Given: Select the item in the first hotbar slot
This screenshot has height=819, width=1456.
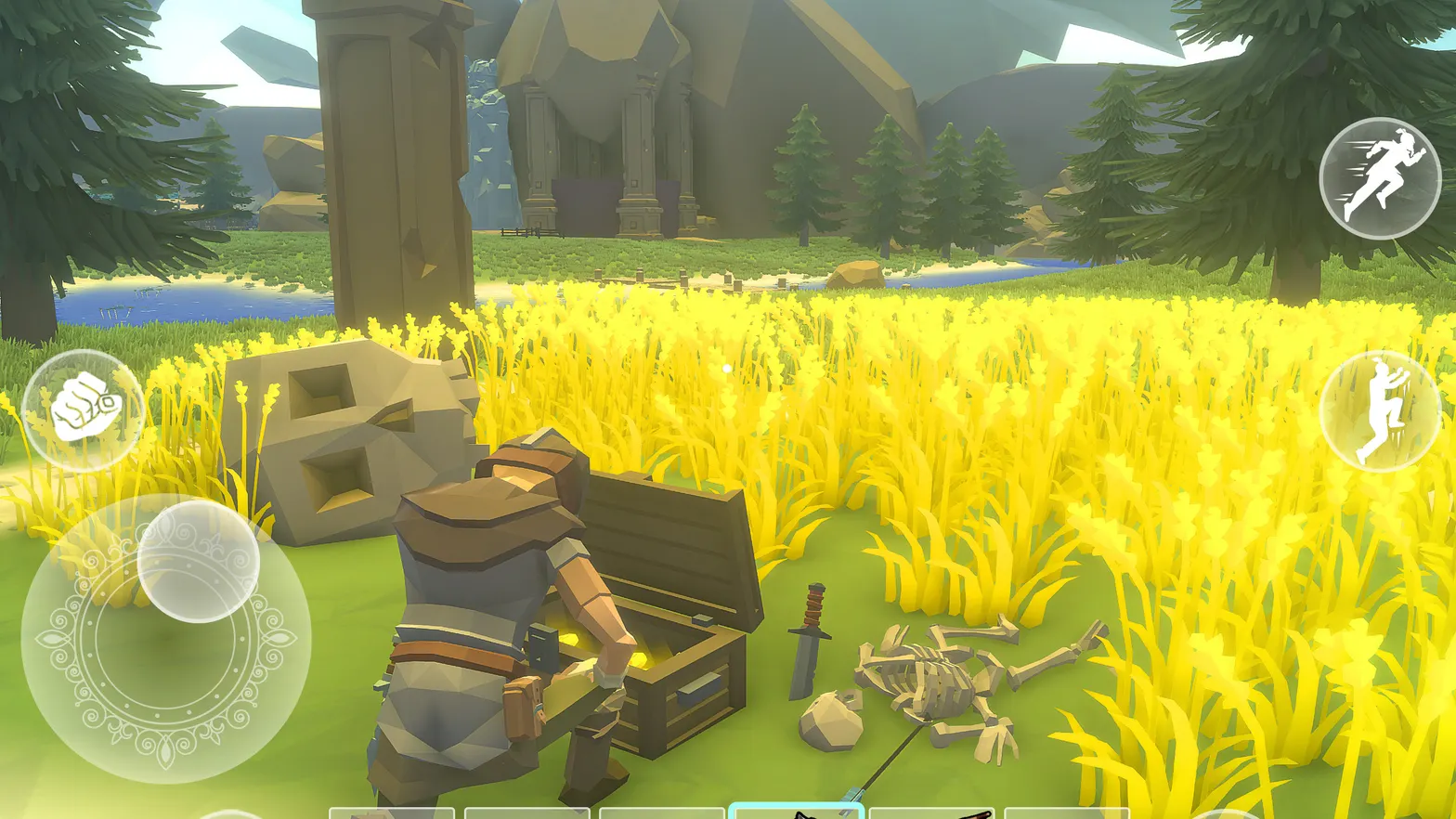Looking at the screenshot, I should click(x=390, y=811).
